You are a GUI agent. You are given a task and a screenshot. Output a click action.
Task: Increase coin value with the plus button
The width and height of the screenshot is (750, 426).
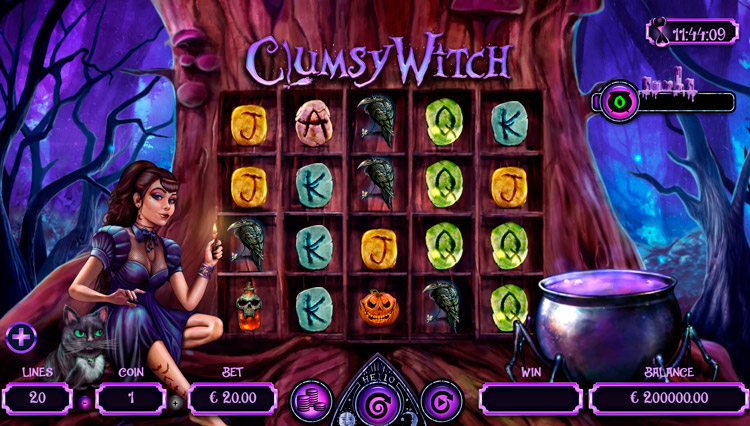pyautogui.click(x=176, y=402)
